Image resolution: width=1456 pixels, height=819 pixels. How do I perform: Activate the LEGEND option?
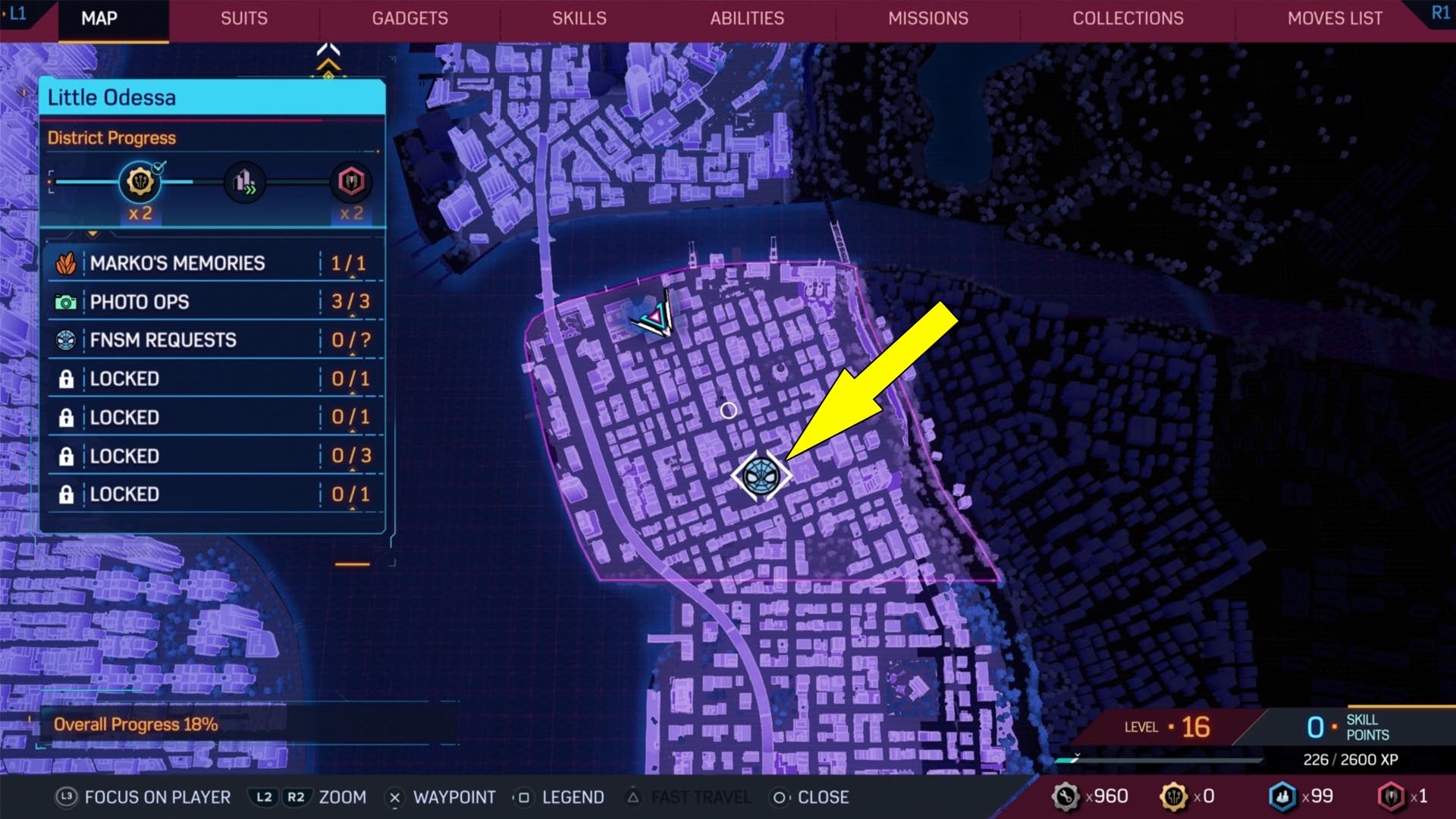572,797
